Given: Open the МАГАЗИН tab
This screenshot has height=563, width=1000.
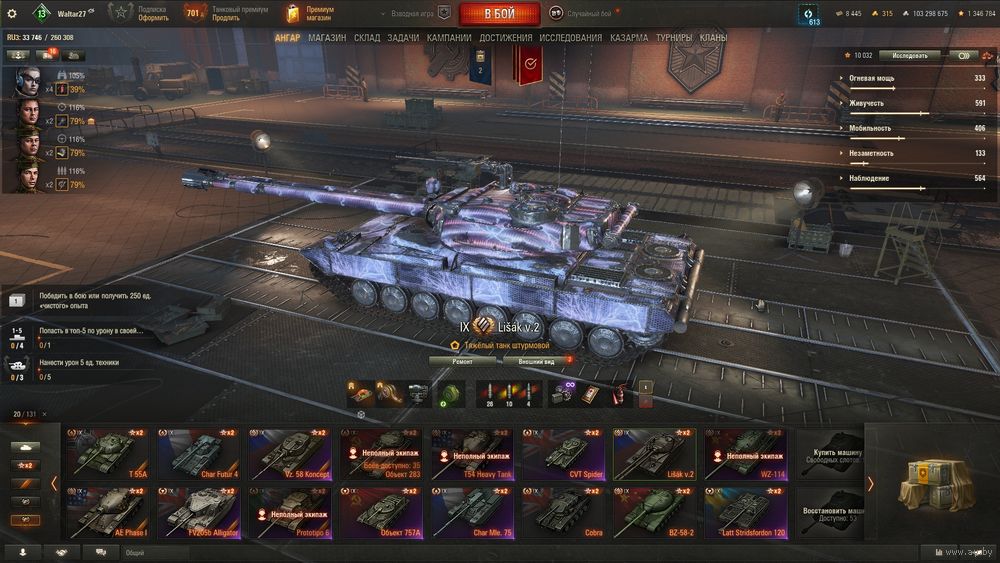Looking at the screenshot, I should [x=327, y=38].
